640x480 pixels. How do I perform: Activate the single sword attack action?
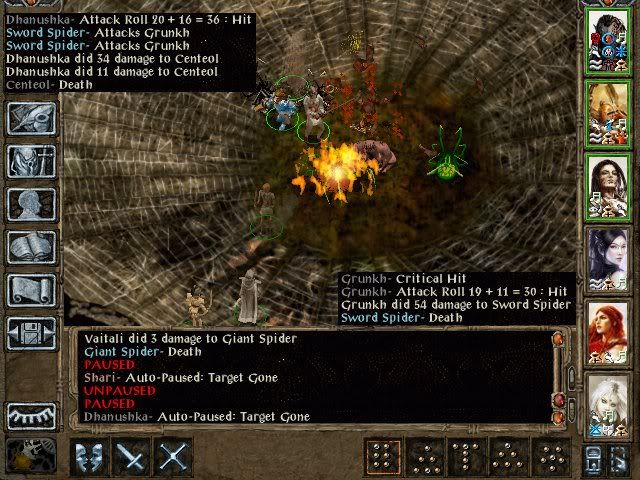[131, 458]
